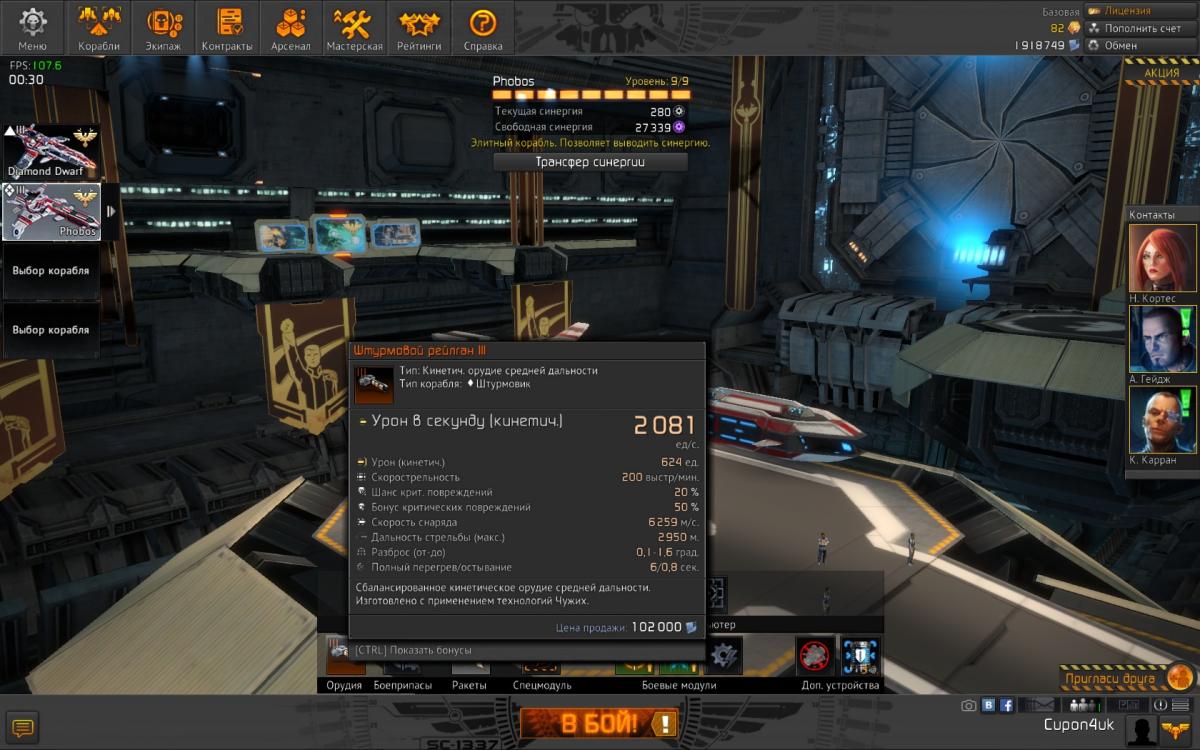Enter the Мастерская workshop
Viewport: 1200px width, 750px height.
[x=355, y=28]
